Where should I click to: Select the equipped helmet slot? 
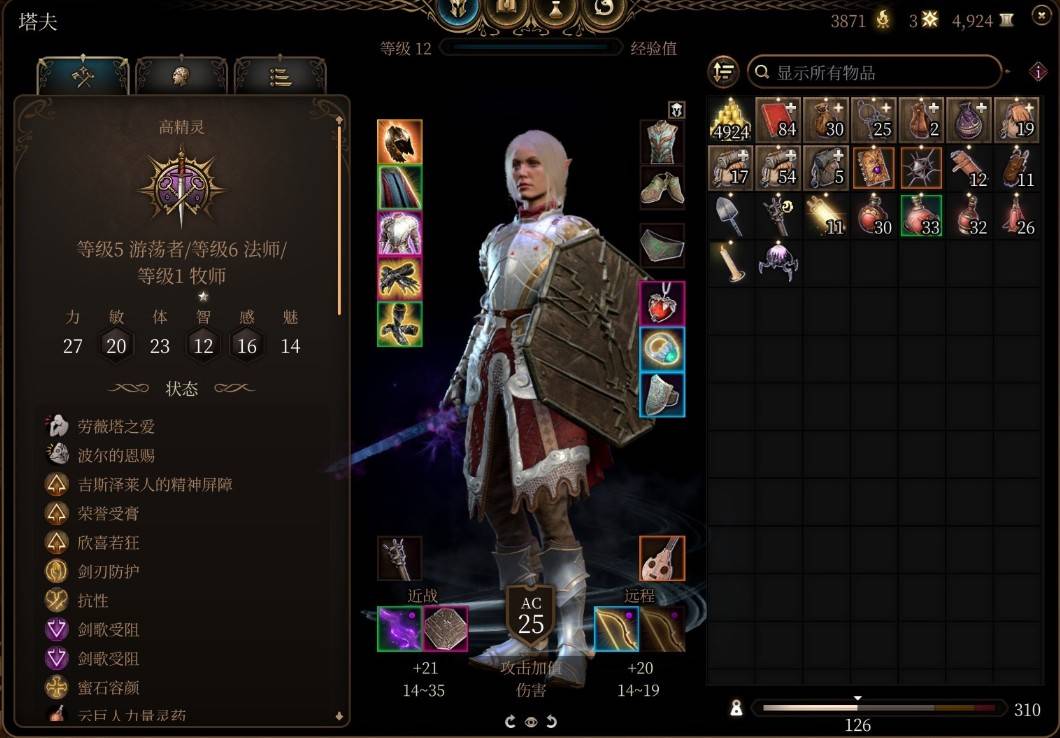click(x=399, y=142)
